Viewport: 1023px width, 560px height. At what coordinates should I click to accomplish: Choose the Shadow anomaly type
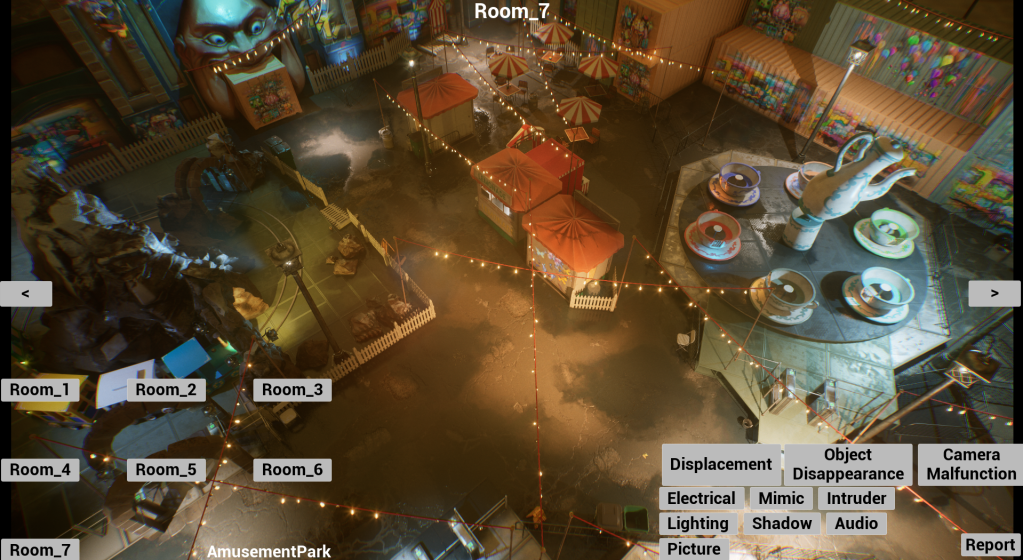pos(782,523)
